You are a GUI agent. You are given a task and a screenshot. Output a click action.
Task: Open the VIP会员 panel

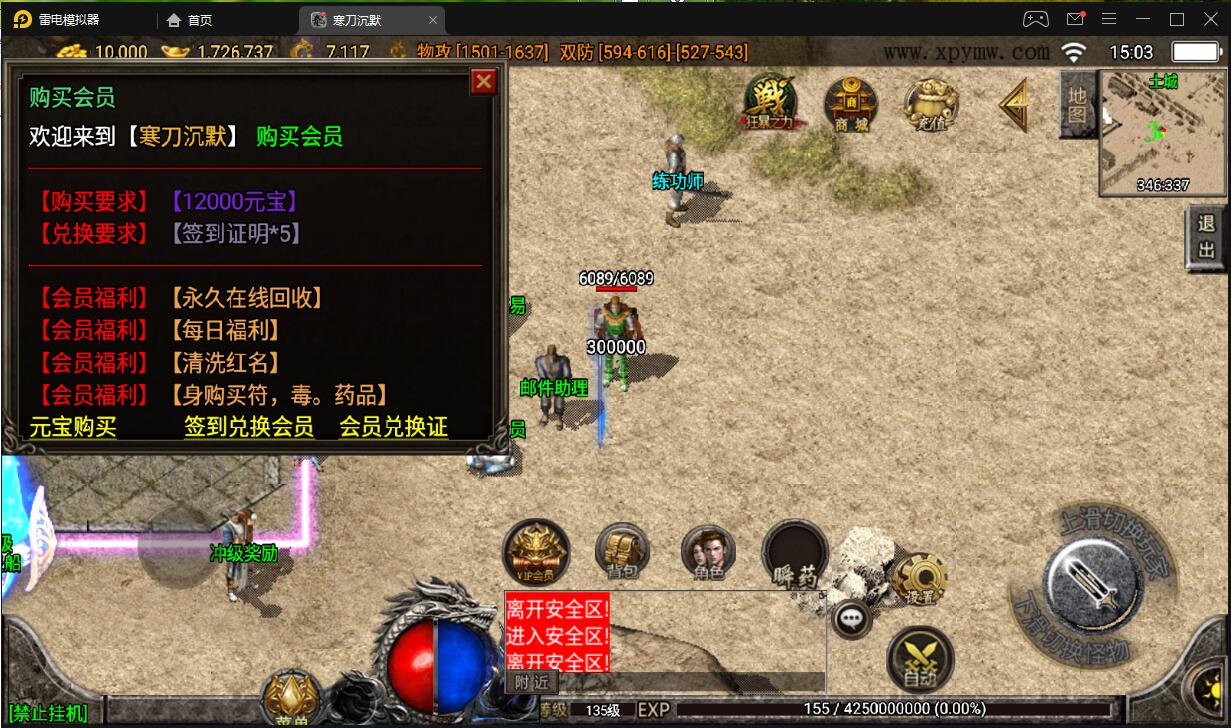point(535,551)
